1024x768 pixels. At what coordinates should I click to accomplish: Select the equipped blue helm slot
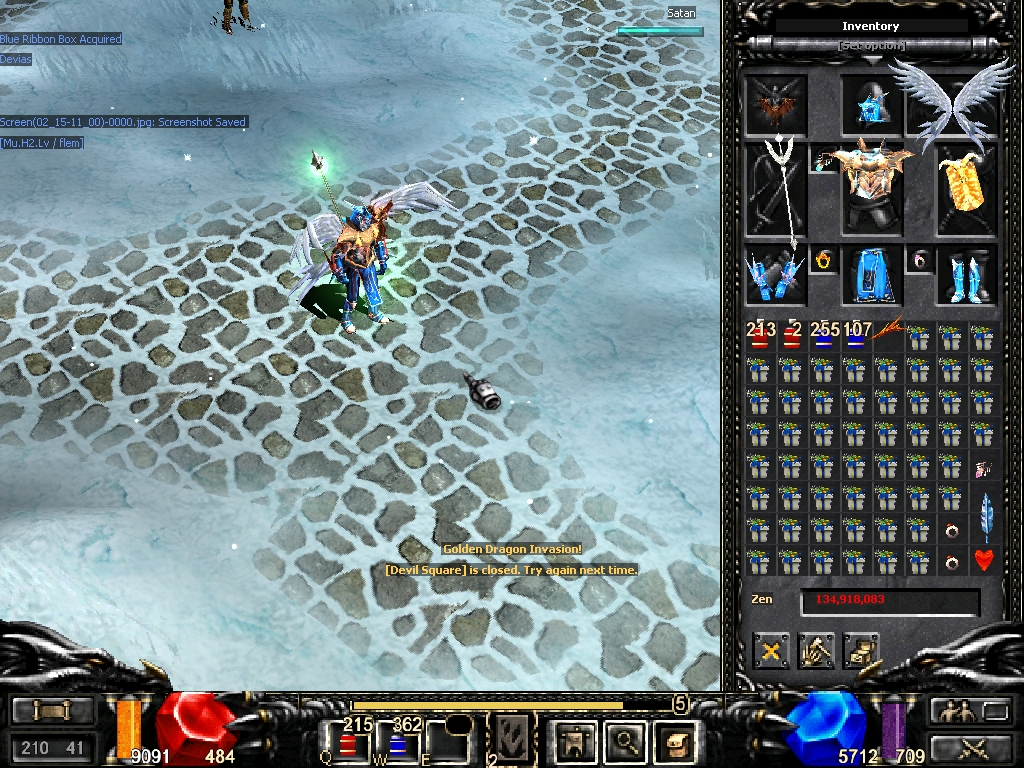[872, 104]
